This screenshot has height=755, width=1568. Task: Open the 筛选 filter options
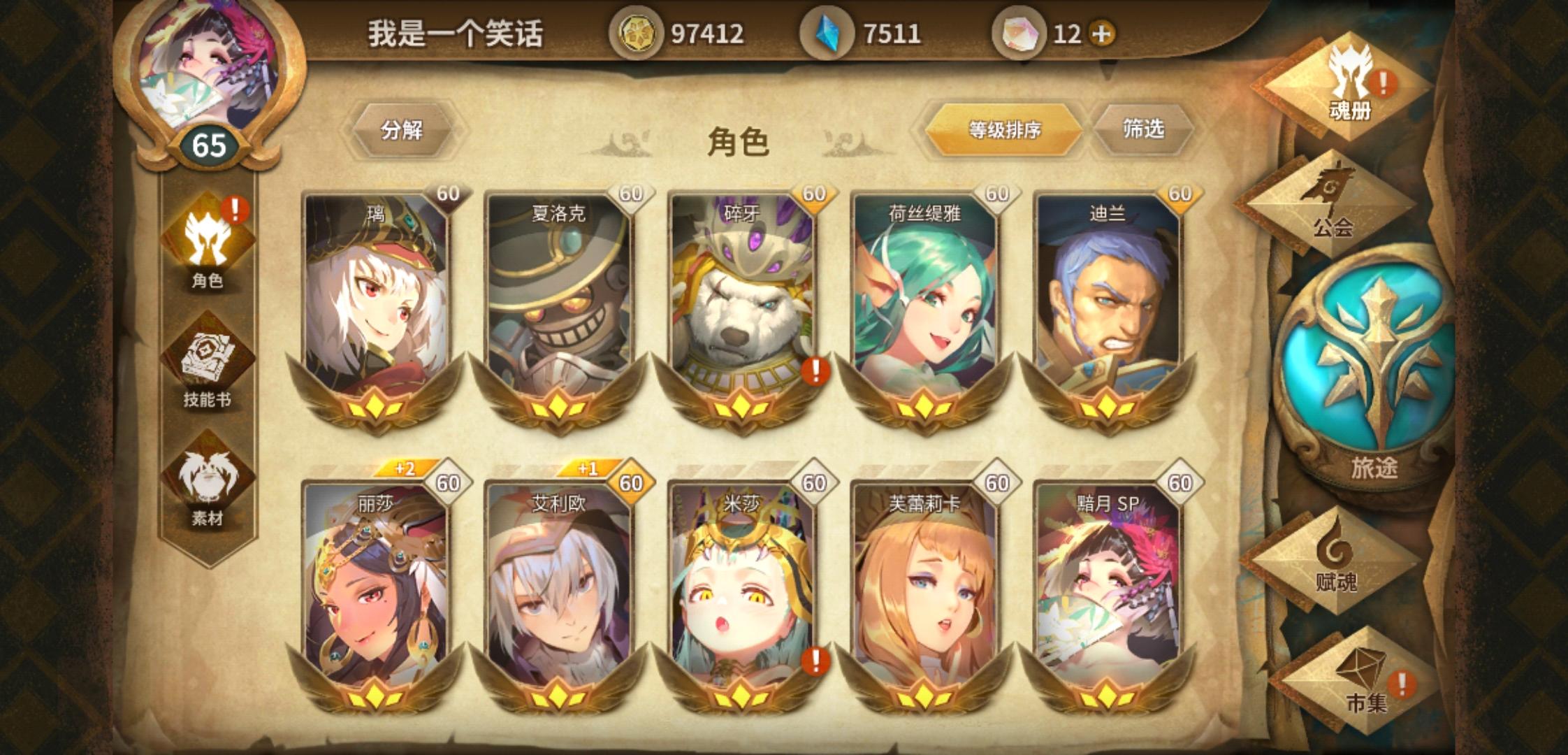tap(1143, 130)
